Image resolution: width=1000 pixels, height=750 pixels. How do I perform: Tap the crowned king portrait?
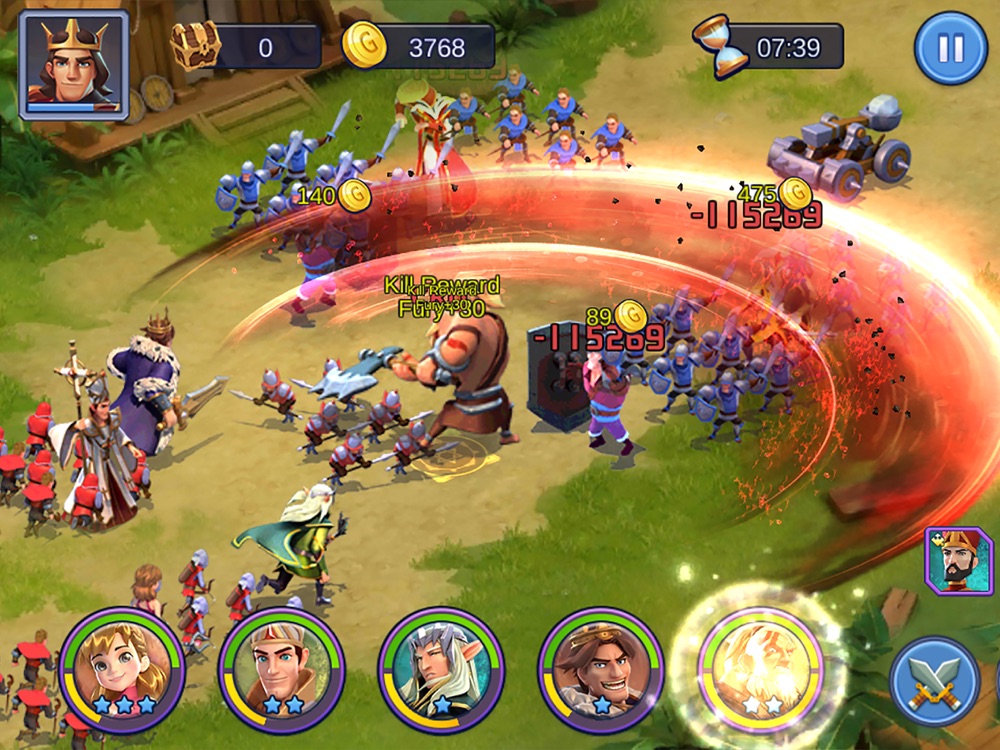(74, 62)
